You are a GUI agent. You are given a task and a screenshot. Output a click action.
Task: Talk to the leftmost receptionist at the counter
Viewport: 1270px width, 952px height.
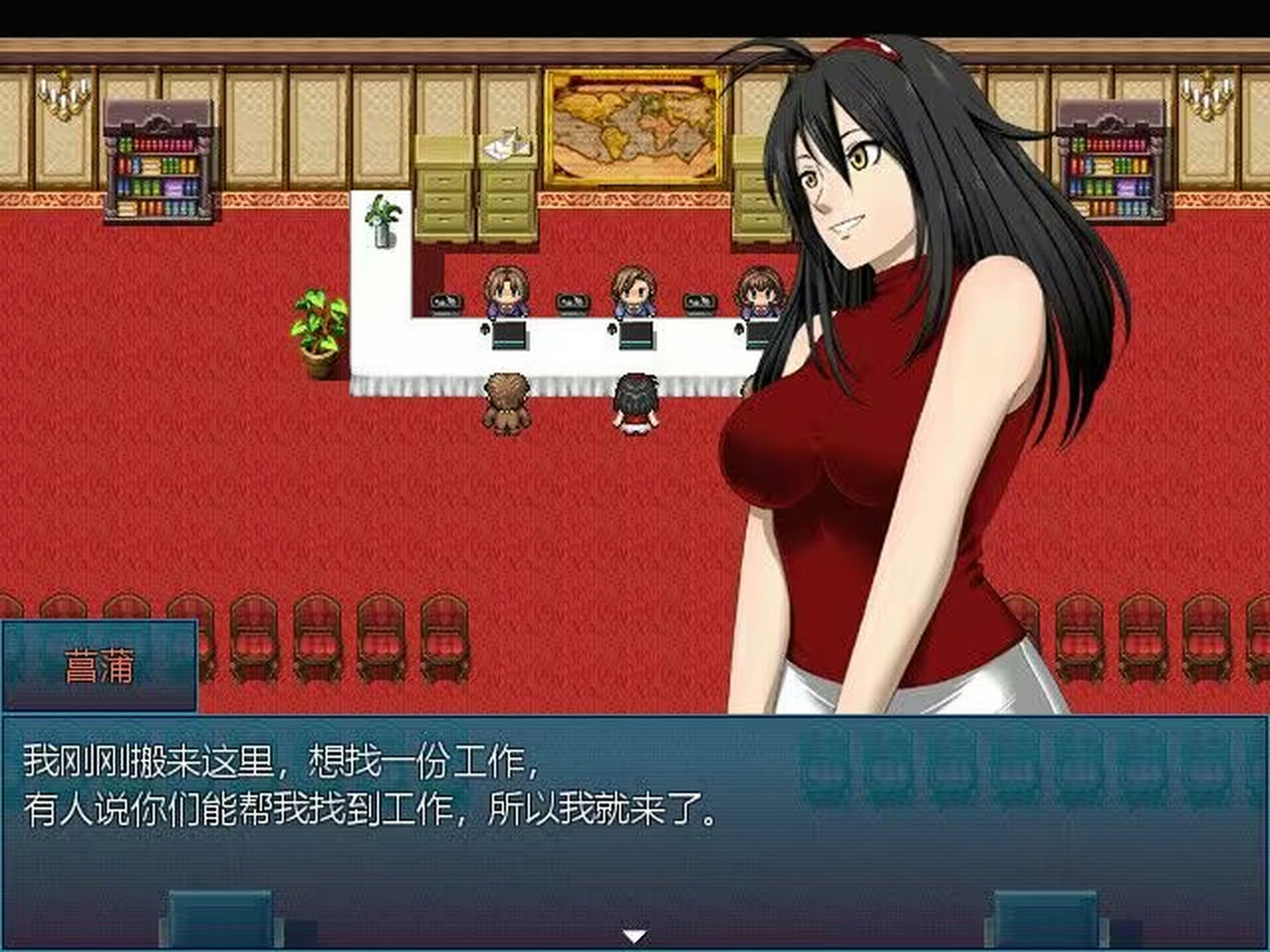click(x=506, y=293)
